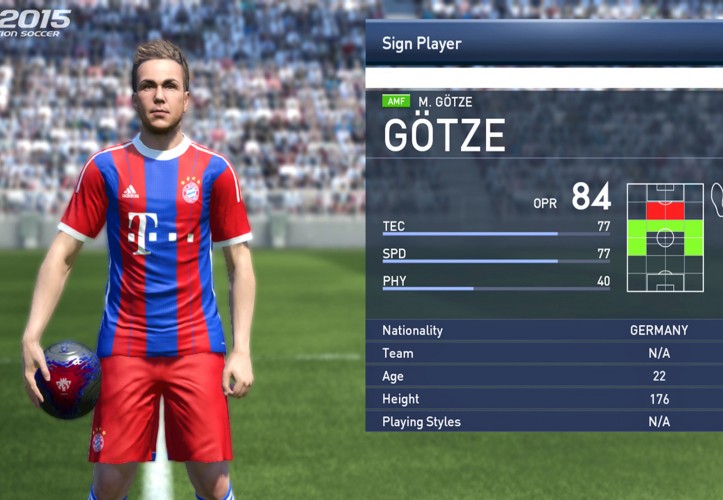This screenshot has height=500, width=723.
Task: Choose the Height row showing 176
Action: tap(543, 399)
